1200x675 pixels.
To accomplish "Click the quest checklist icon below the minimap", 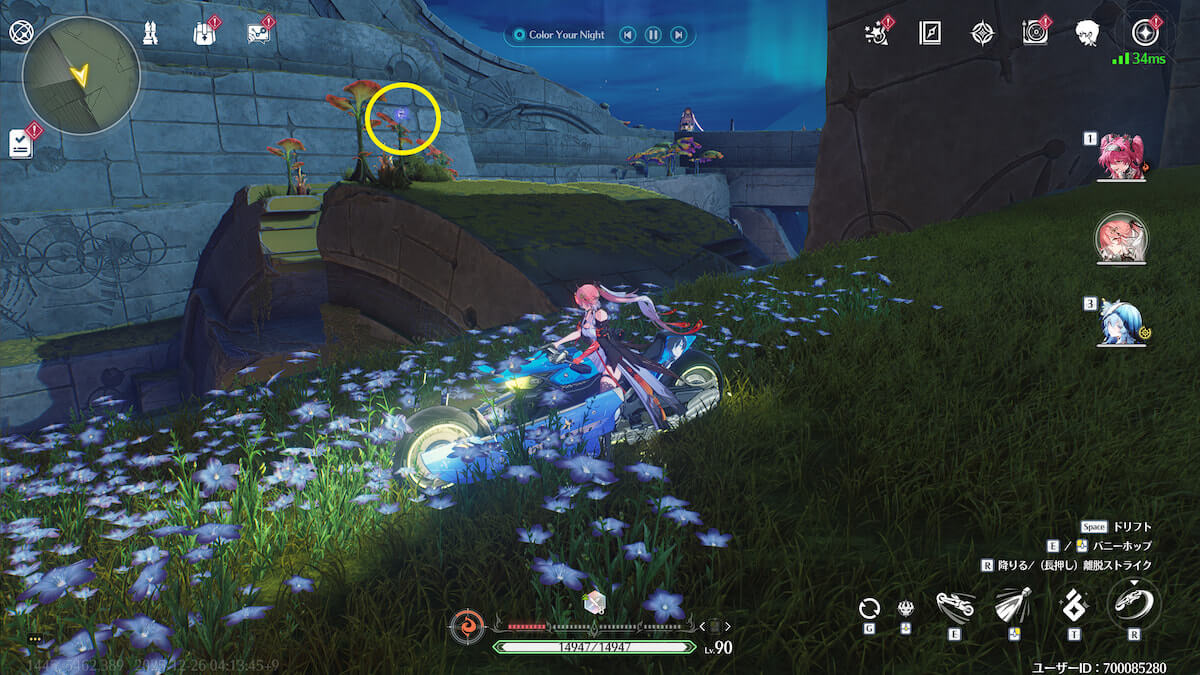I will tap(21, 143).
